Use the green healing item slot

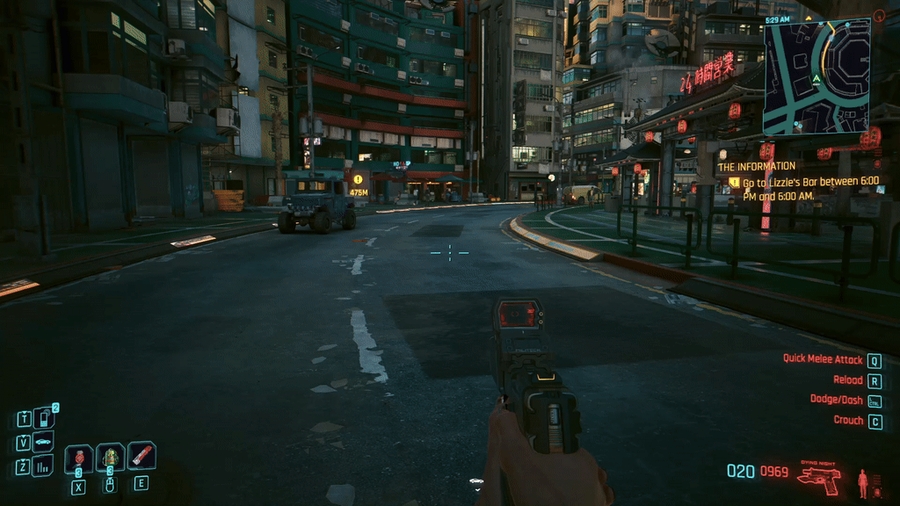coord(110,457)
